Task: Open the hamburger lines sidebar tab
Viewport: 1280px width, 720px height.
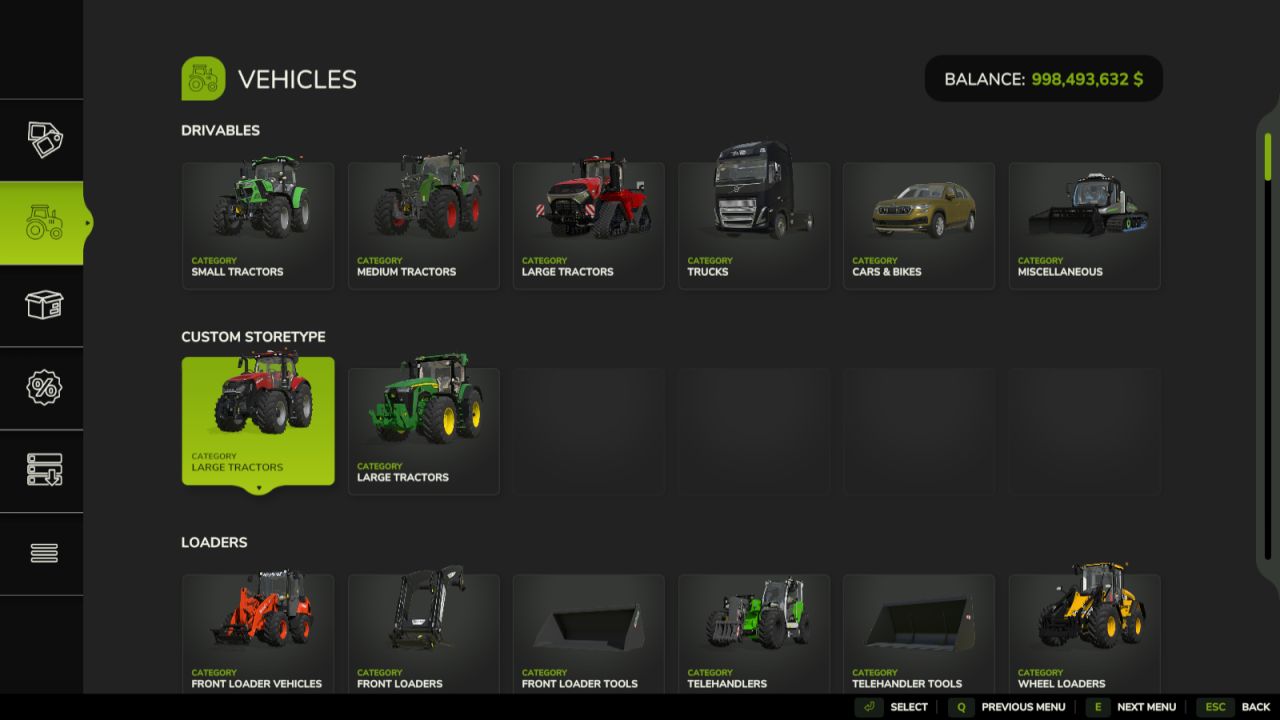Action: (x=43, y=553)
